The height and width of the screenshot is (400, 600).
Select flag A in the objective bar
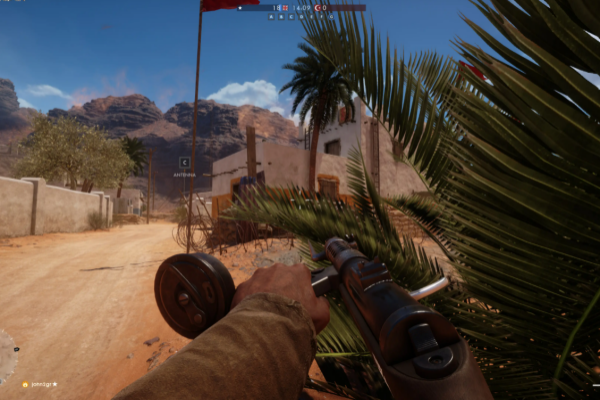(x=271, y=17)
